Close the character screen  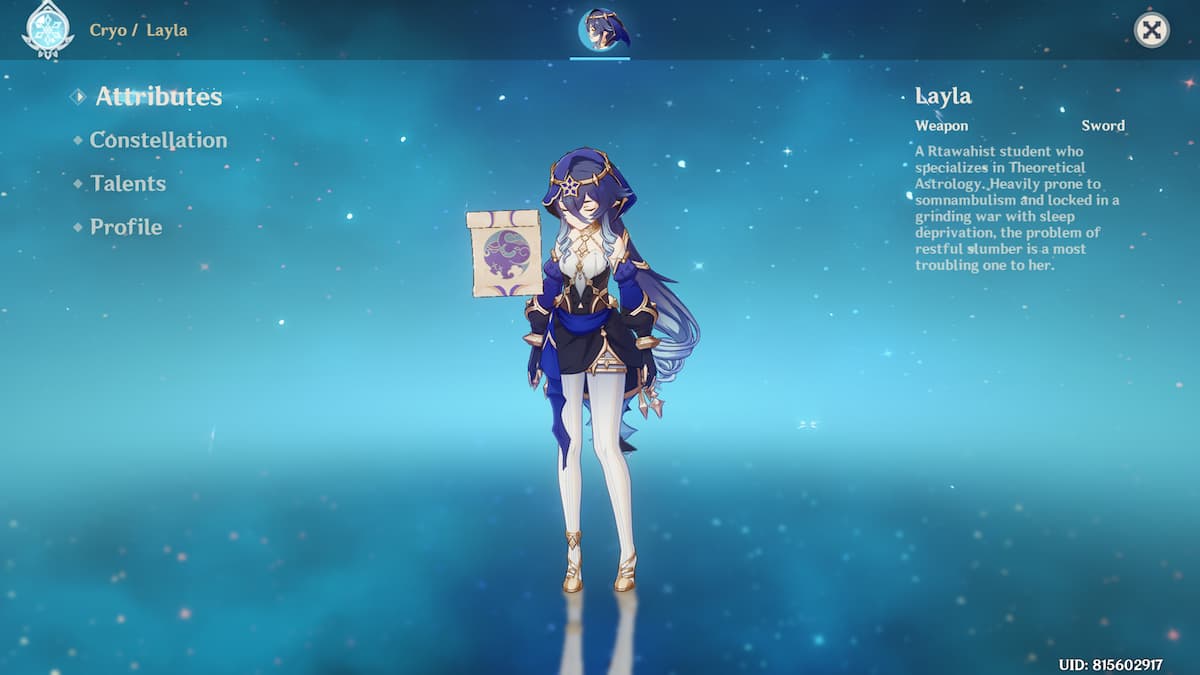click(x=1151, y=30)
